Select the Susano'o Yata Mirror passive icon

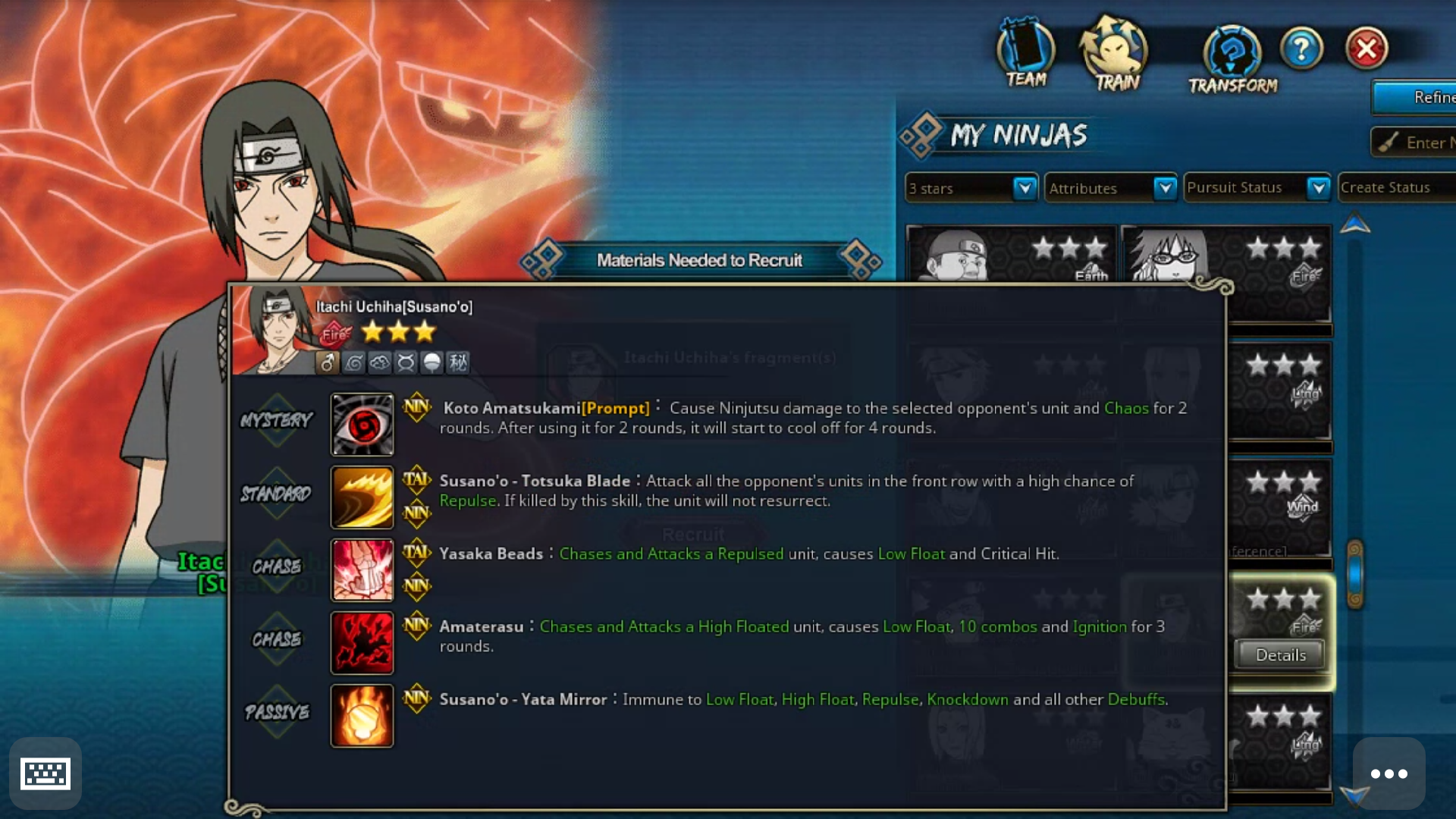tap(362, 715)
